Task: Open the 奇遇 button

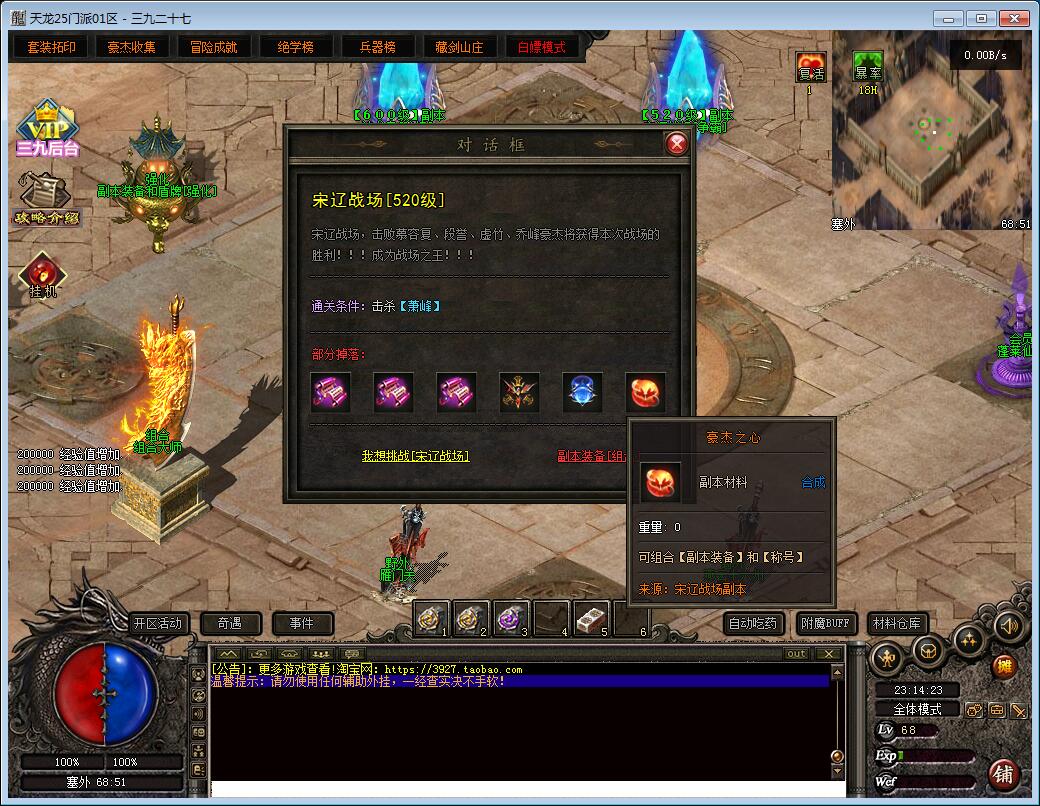Action: (x=231, y=623)
